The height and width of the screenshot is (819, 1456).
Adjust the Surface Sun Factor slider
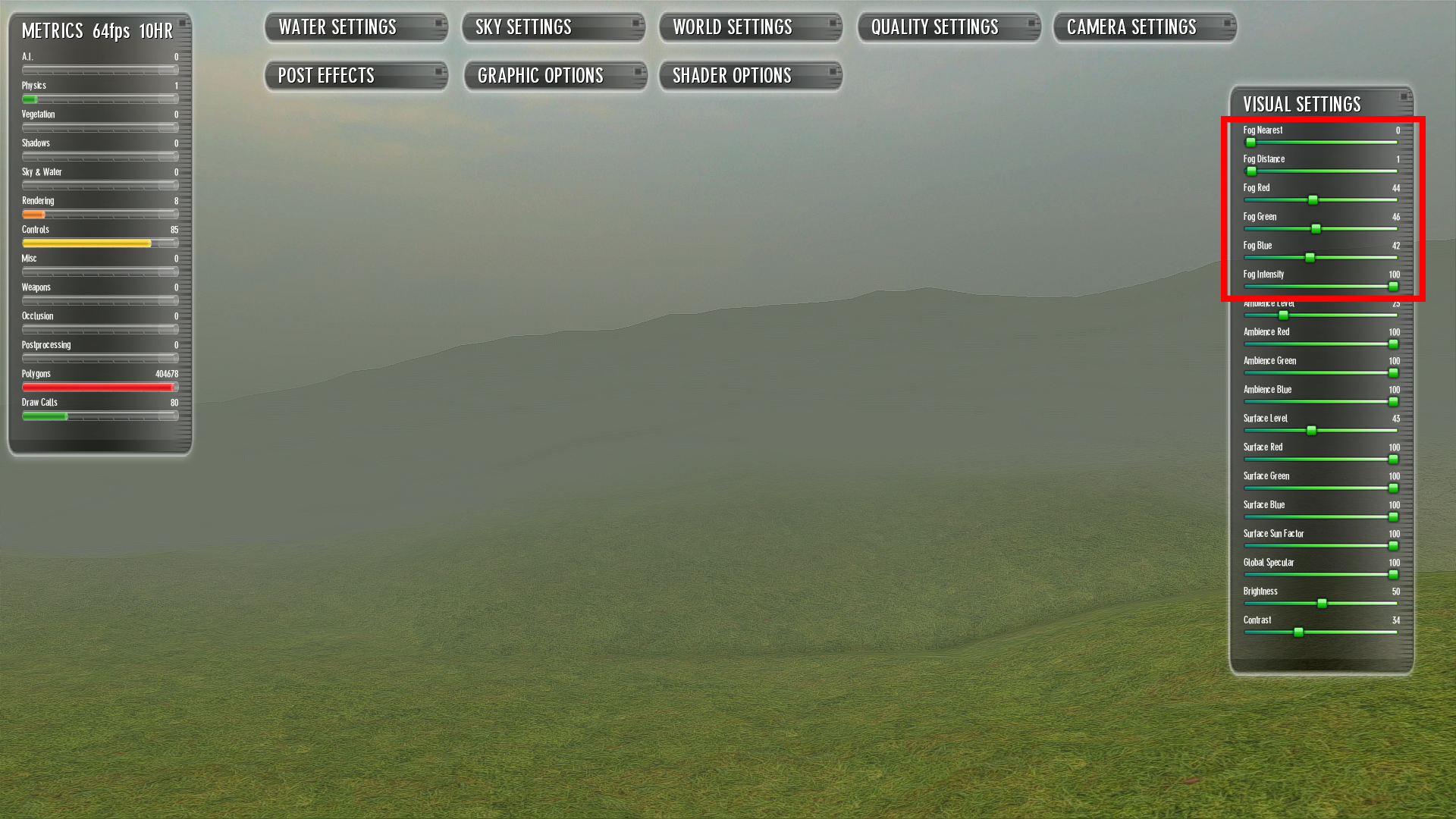[1393, 546]
